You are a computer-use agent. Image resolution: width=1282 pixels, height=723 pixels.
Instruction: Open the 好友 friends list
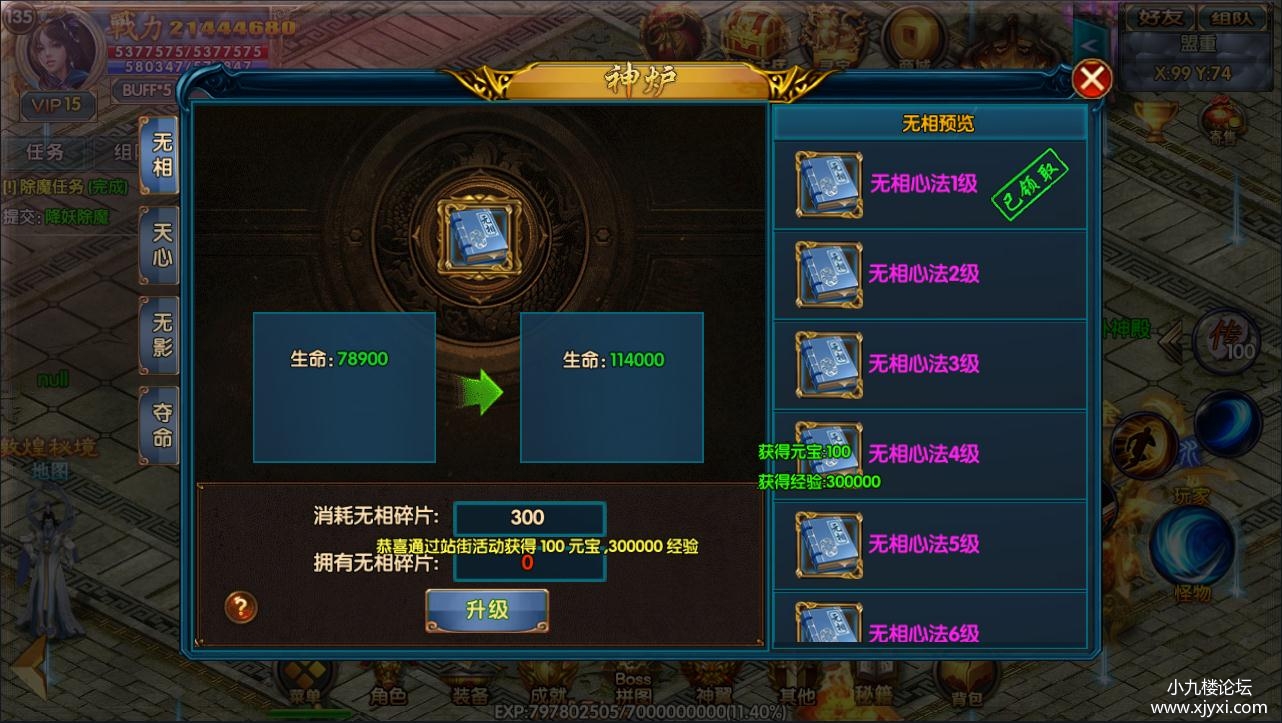(1160, 17)
